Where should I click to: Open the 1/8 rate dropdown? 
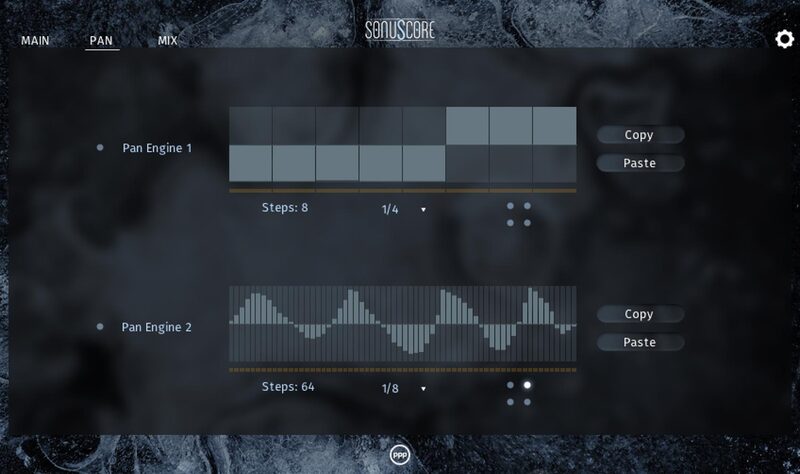tap(403, 388)
